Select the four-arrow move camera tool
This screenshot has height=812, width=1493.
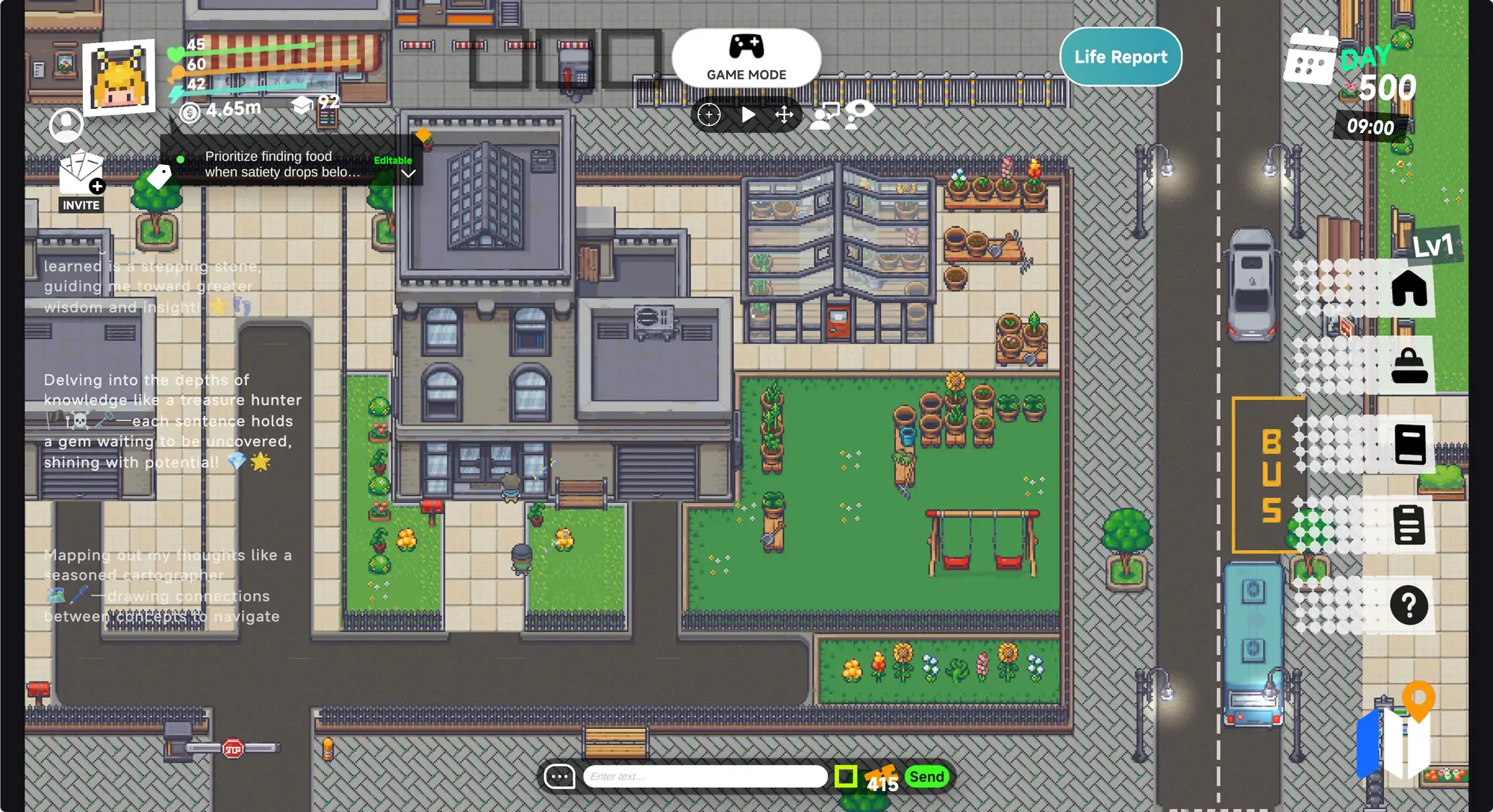coord(784,115)
